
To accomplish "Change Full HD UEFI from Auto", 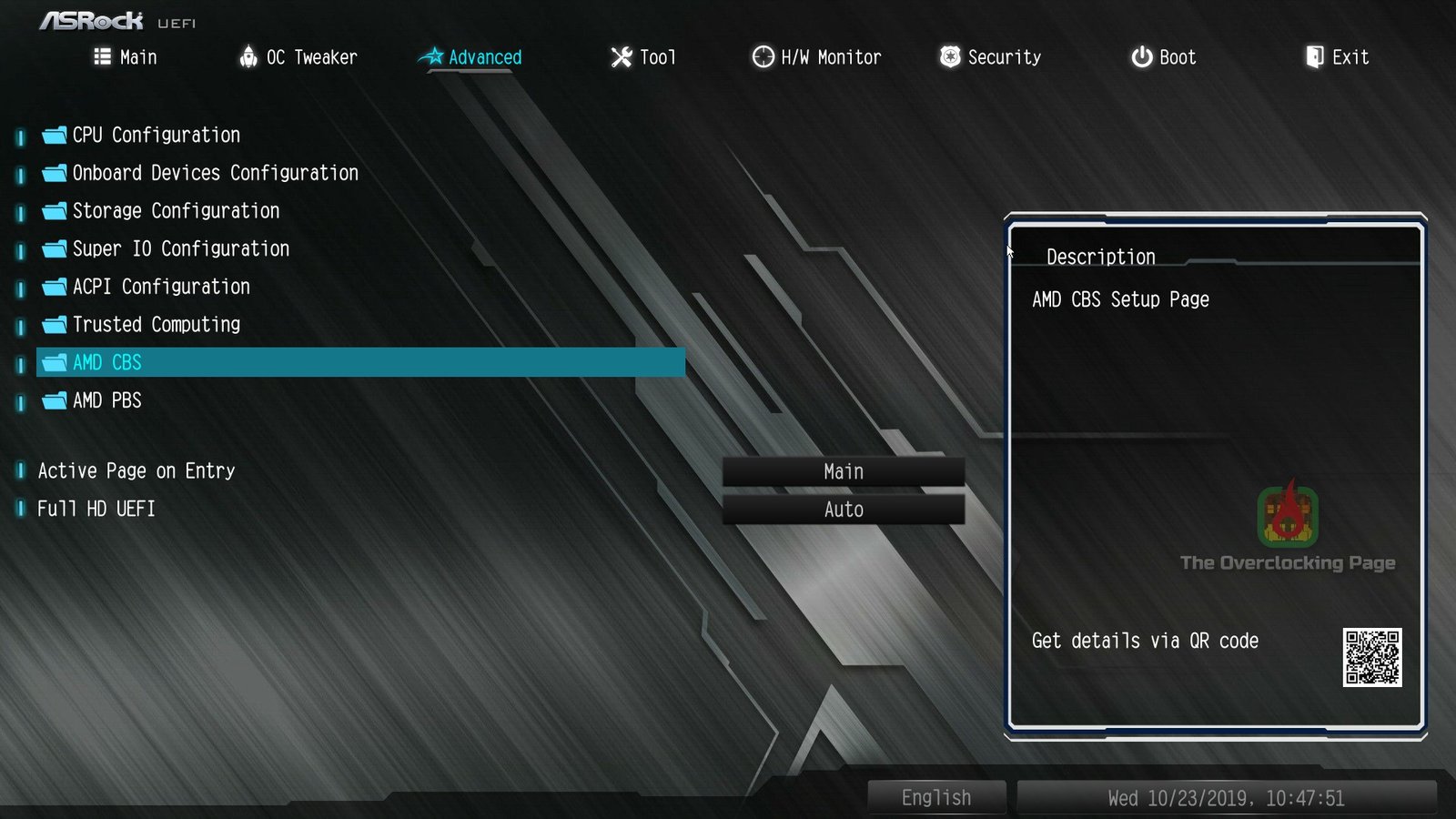I will (x=843, y=509).
